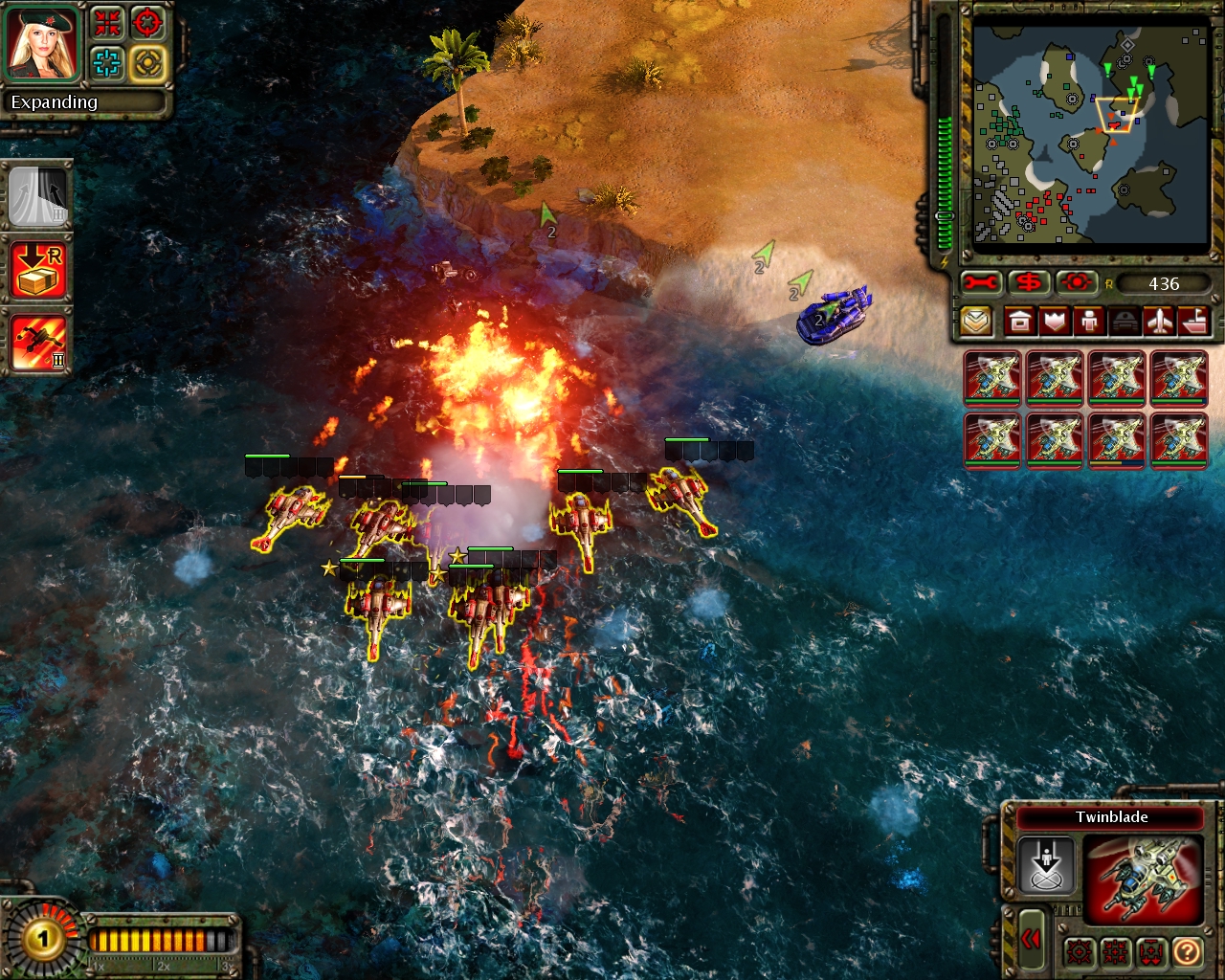Open the Help question mark button
The image size is (1225, 980).
1187,952
